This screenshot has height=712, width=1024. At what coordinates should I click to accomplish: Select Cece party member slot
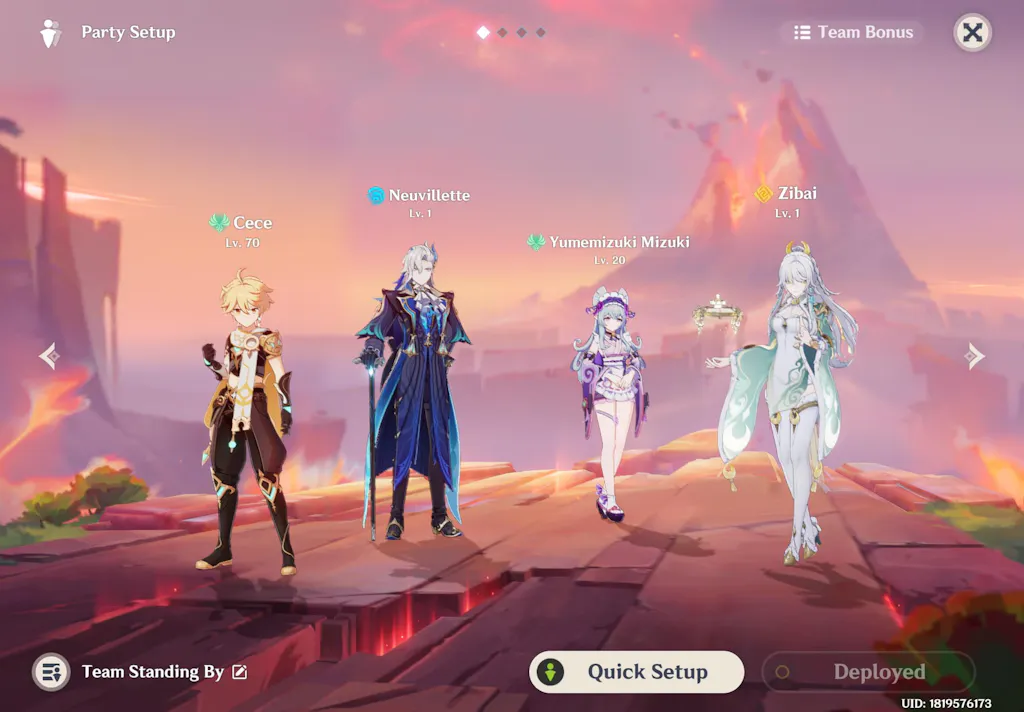pyautogui.click(x=245, y=420)
